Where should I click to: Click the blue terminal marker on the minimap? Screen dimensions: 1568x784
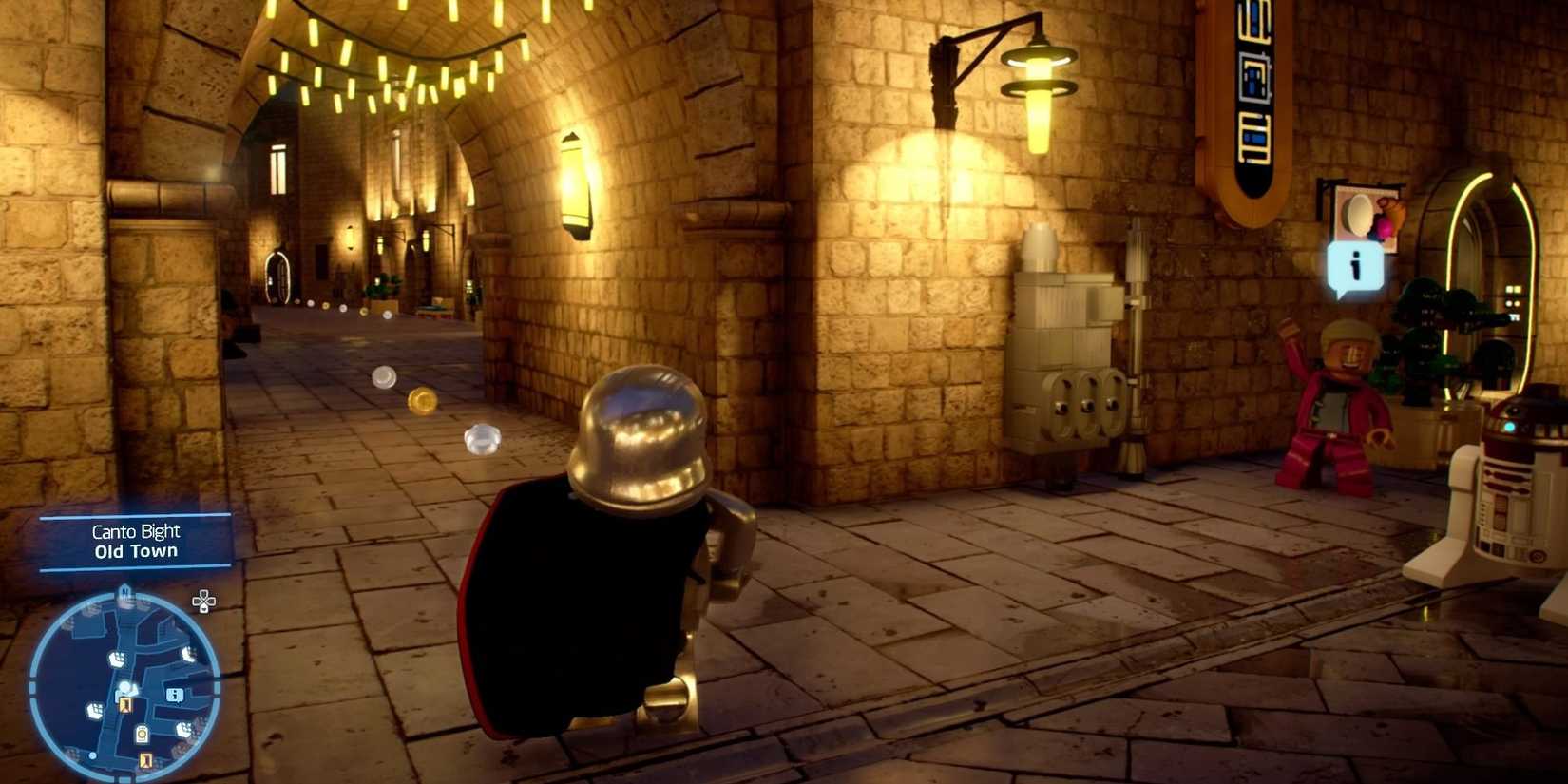(x=175, y=695)
